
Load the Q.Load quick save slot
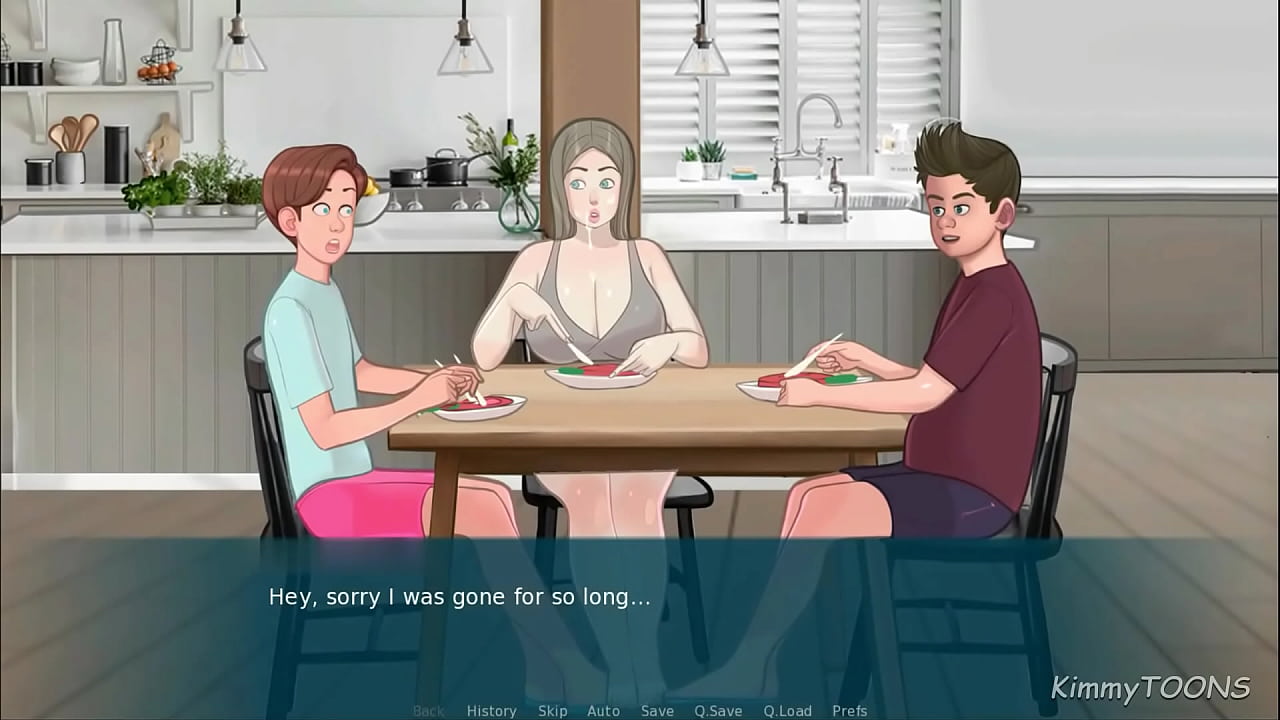coord(786,711)
